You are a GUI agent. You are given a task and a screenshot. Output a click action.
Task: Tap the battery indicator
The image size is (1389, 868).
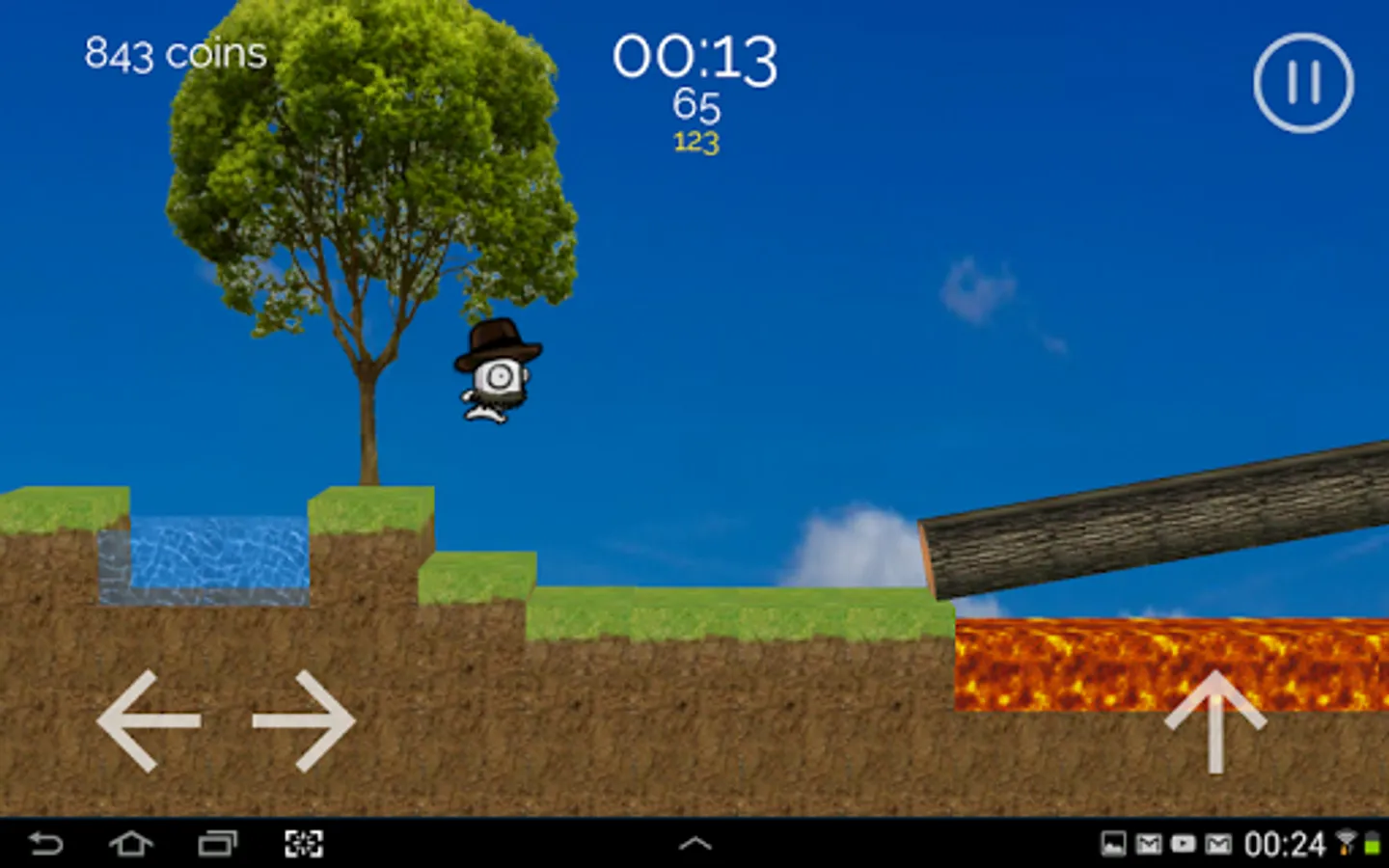coord(1375,843)
